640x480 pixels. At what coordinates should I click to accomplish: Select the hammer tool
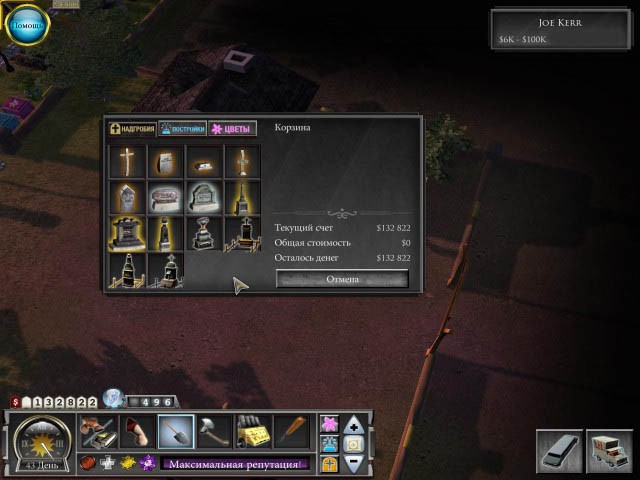click(214, 432)
